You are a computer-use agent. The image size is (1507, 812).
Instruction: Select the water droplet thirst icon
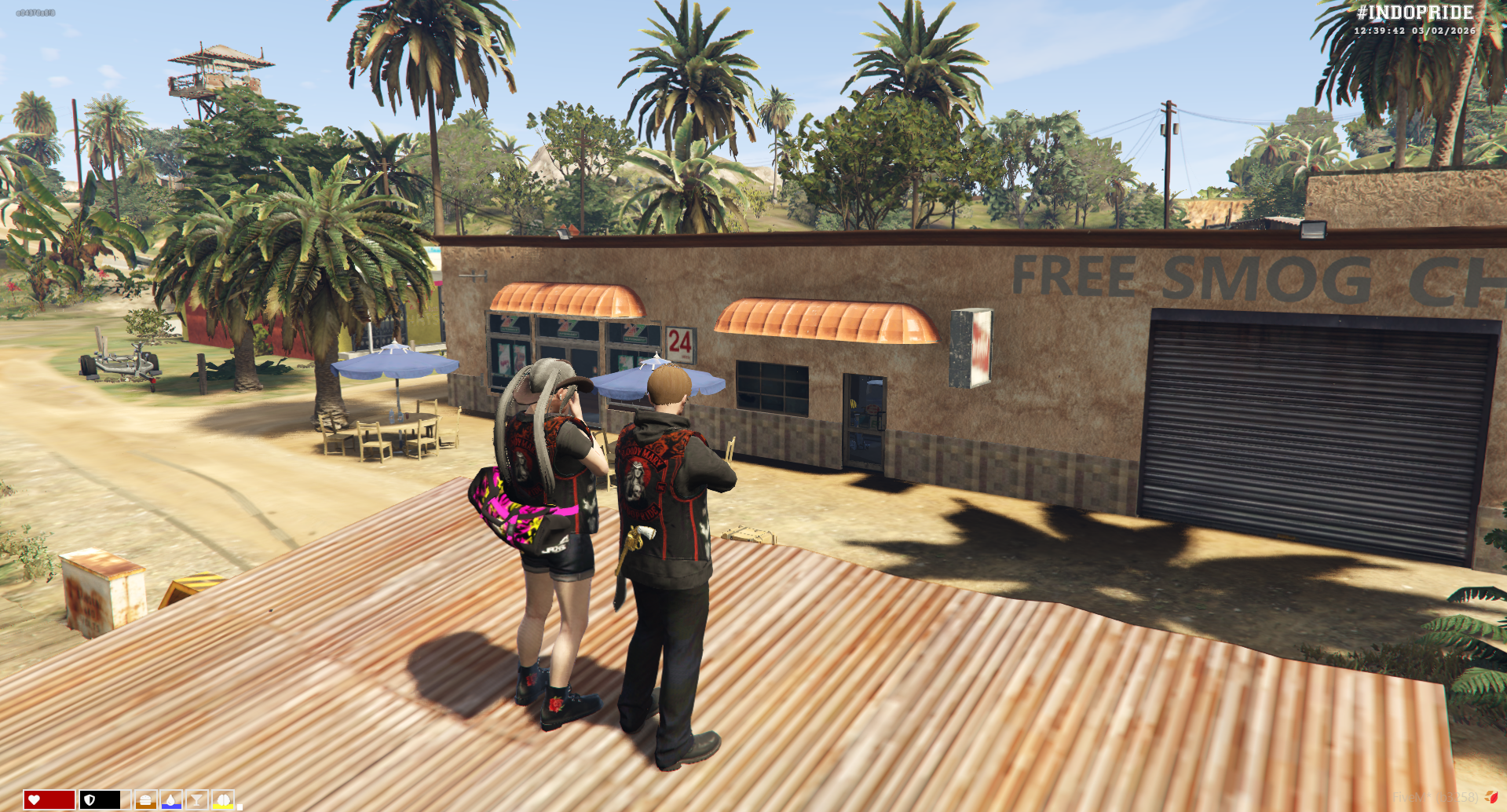coord(171,799)
